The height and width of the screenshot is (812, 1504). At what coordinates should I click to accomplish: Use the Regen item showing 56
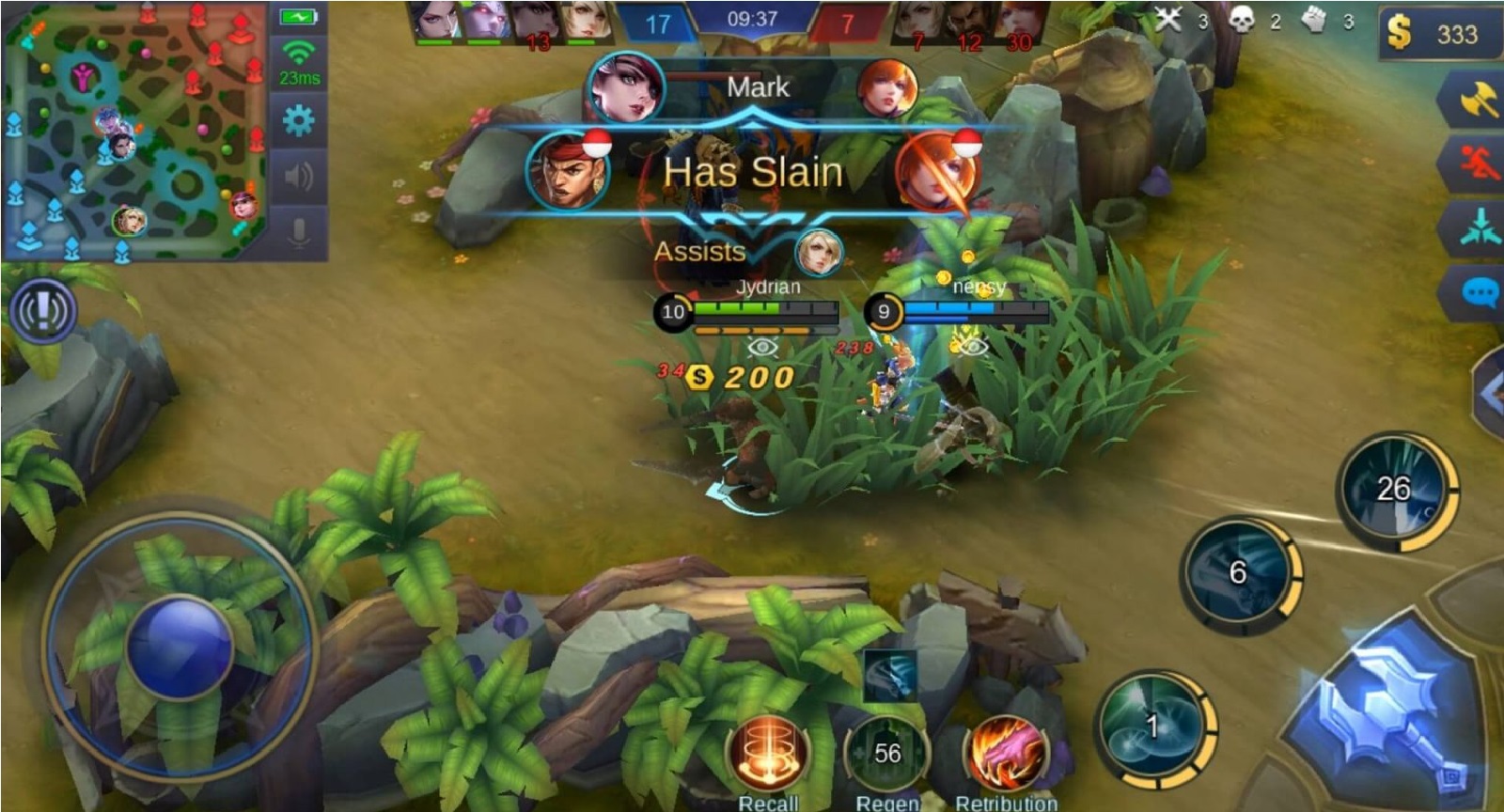[888, 750]
